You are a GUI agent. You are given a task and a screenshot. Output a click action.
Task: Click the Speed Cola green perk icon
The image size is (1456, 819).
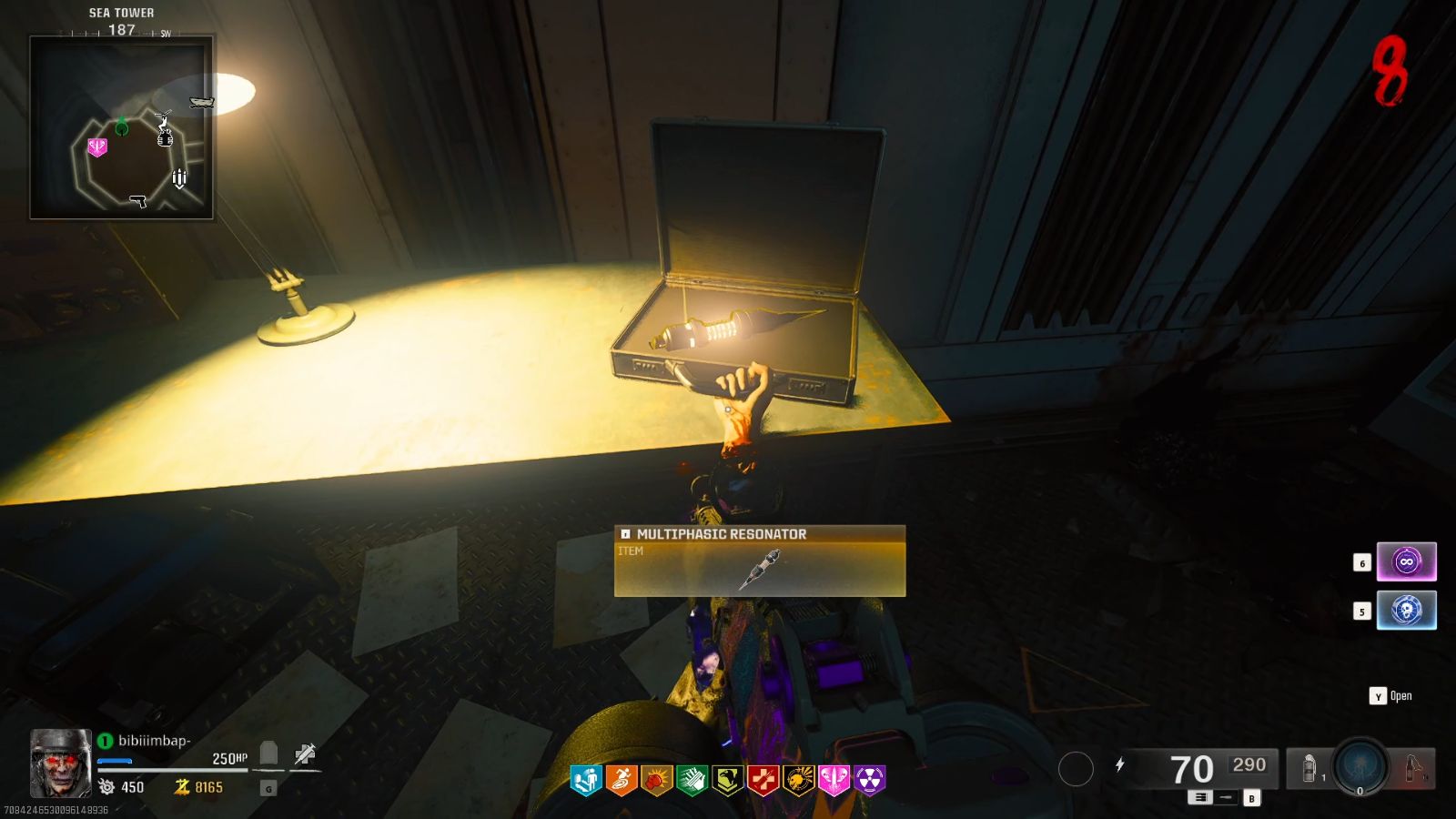[693, 779]
